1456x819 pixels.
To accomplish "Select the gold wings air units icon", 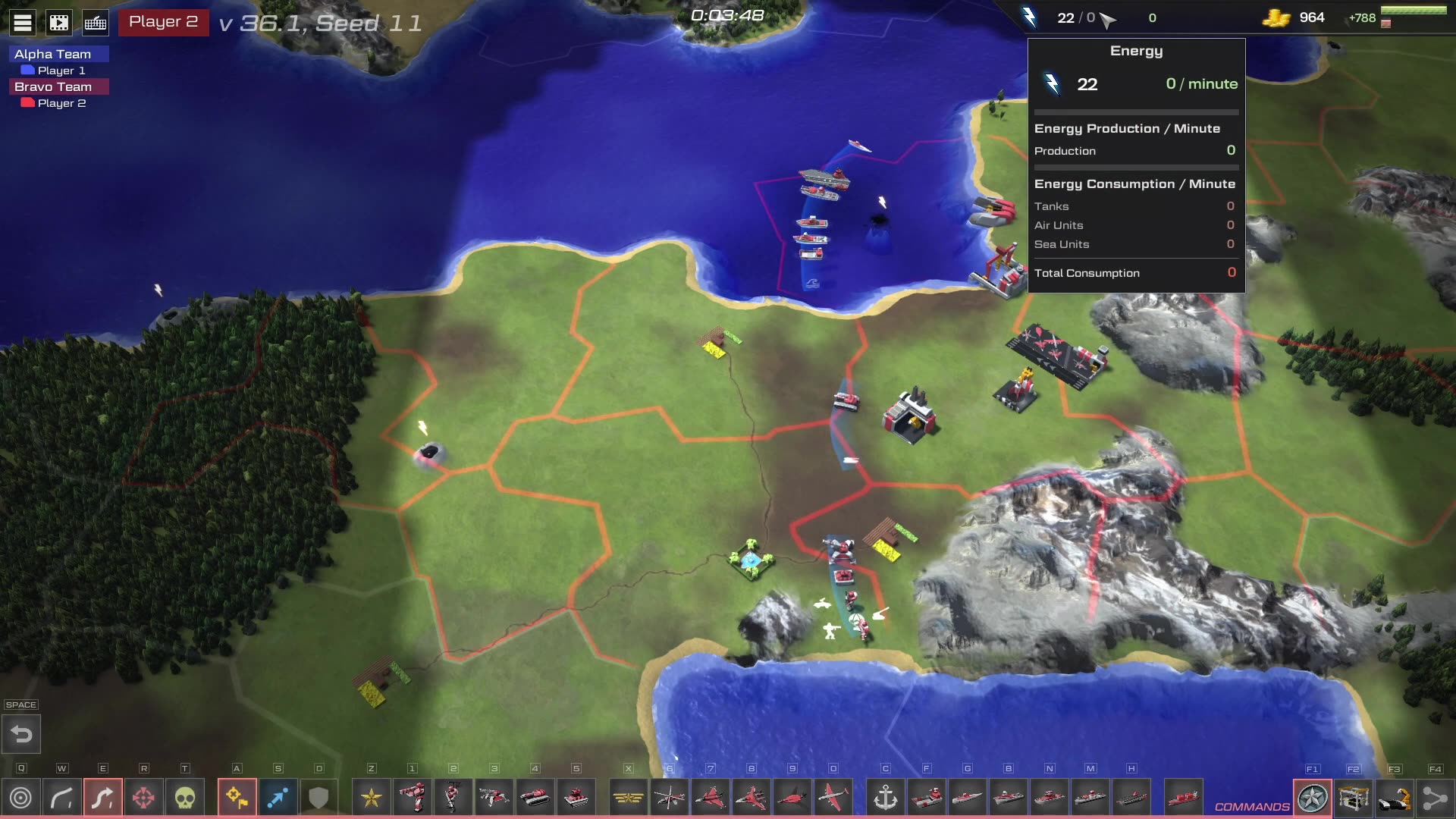I will pyautogui.click(x=628, y=798).
